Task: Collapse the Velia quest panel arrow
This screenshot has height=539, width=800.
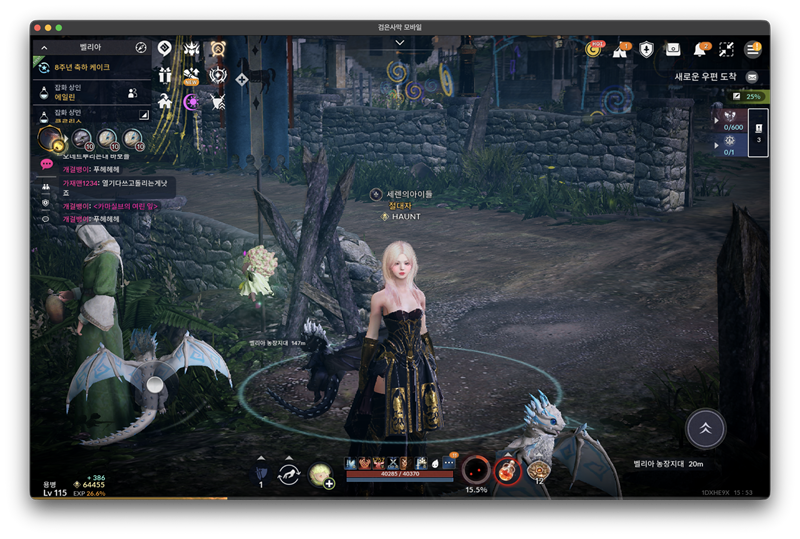Action: pos(44,47)
